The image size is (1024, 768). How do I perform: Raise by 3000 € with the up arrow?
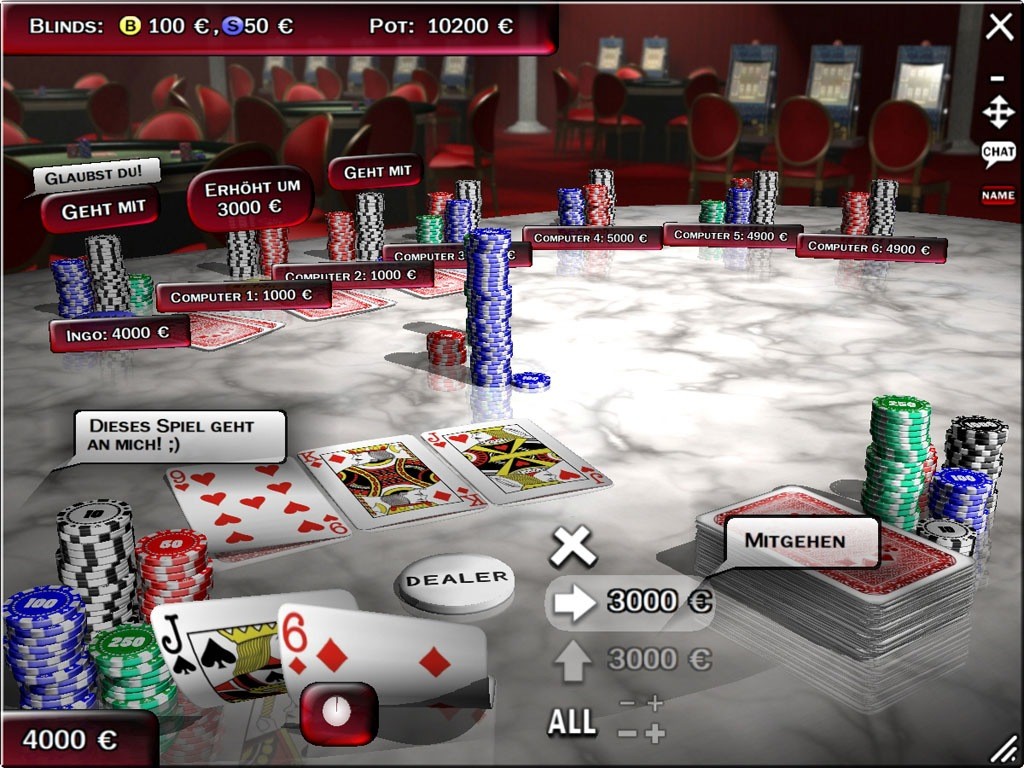click(x=574, y=661)
